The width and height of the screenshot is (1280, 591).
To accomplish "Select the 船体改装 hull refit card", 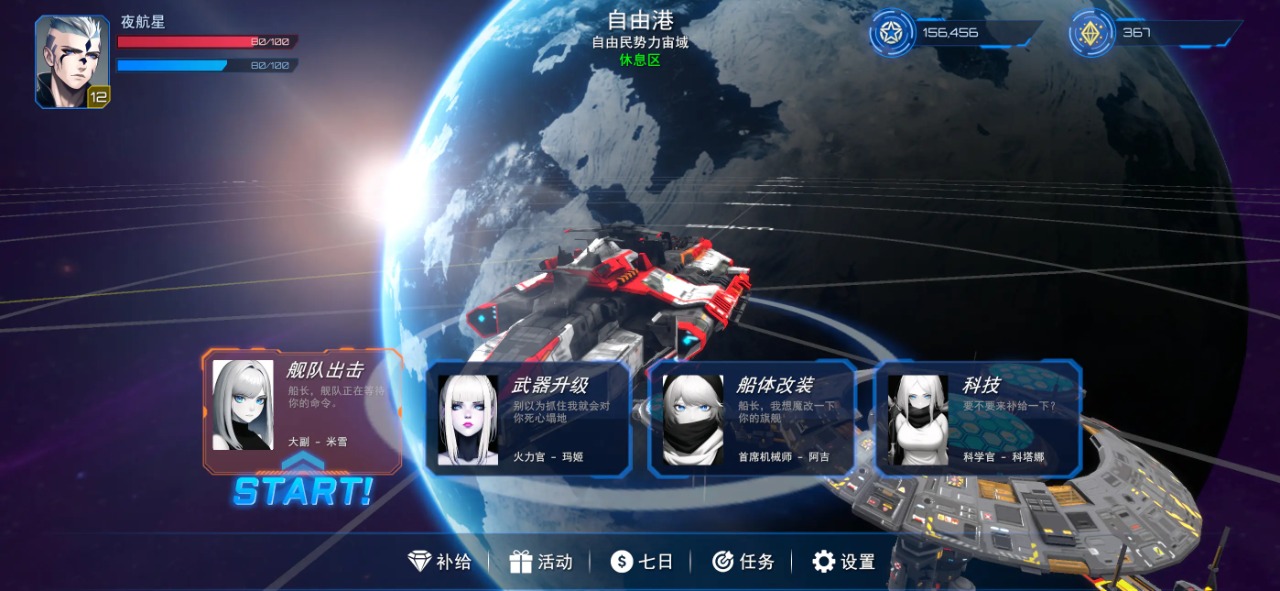I will [x=752, y=417].
